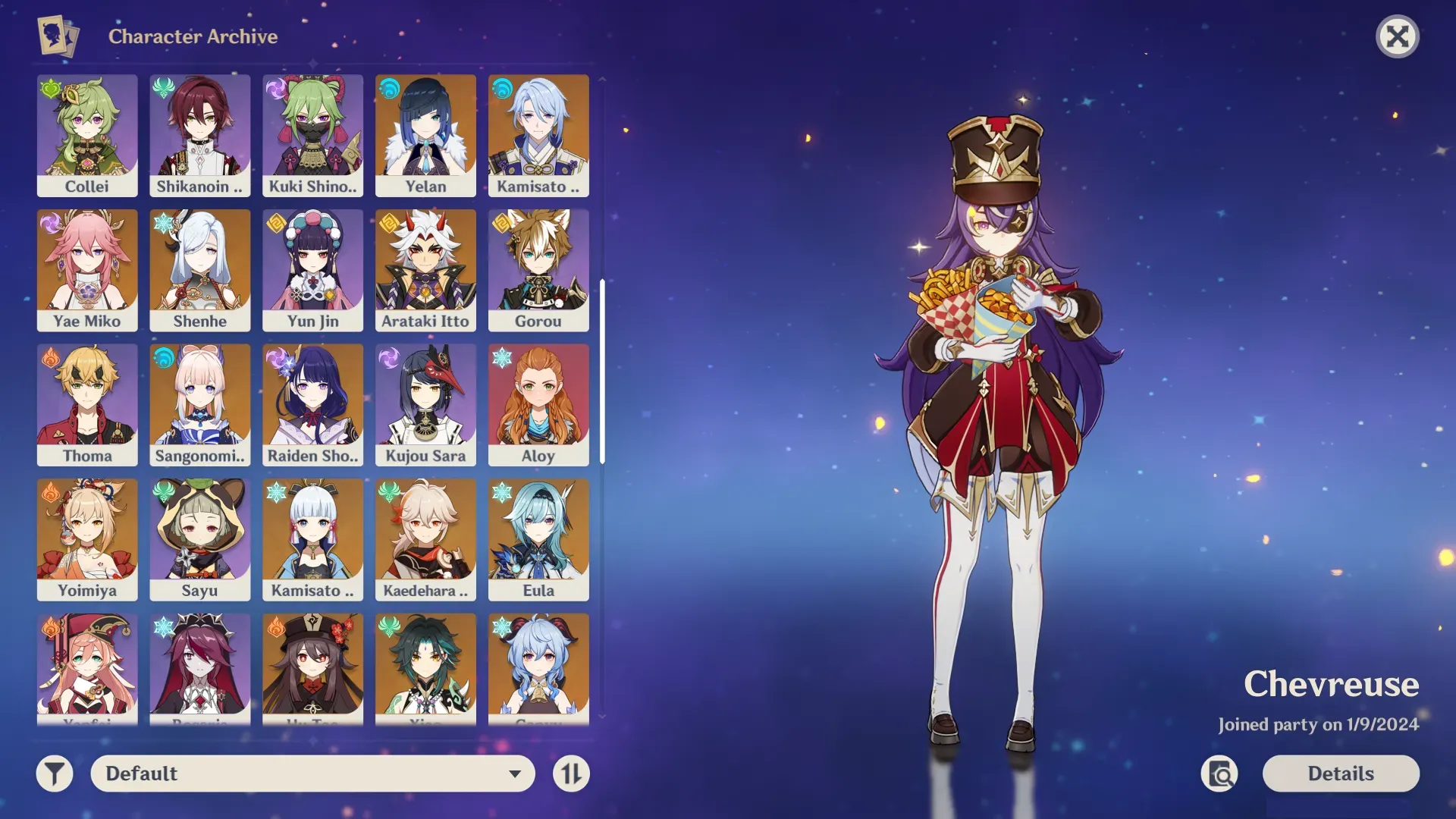1456x819 pixels.
Task: Choose Aloy from the list
Action: point(538,404)
